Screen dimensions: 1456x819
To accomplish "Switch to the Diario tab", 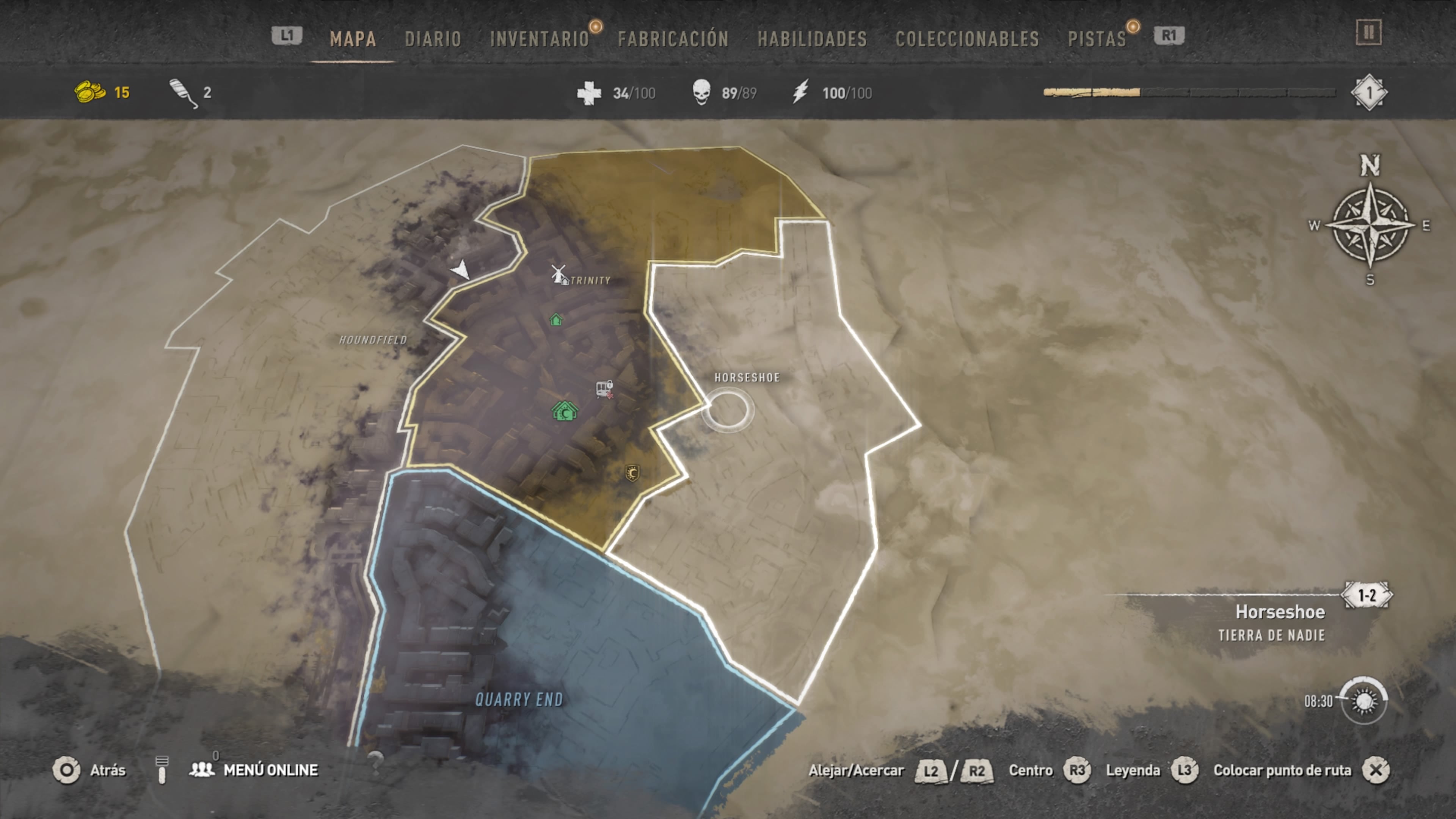I will (433, 39).
